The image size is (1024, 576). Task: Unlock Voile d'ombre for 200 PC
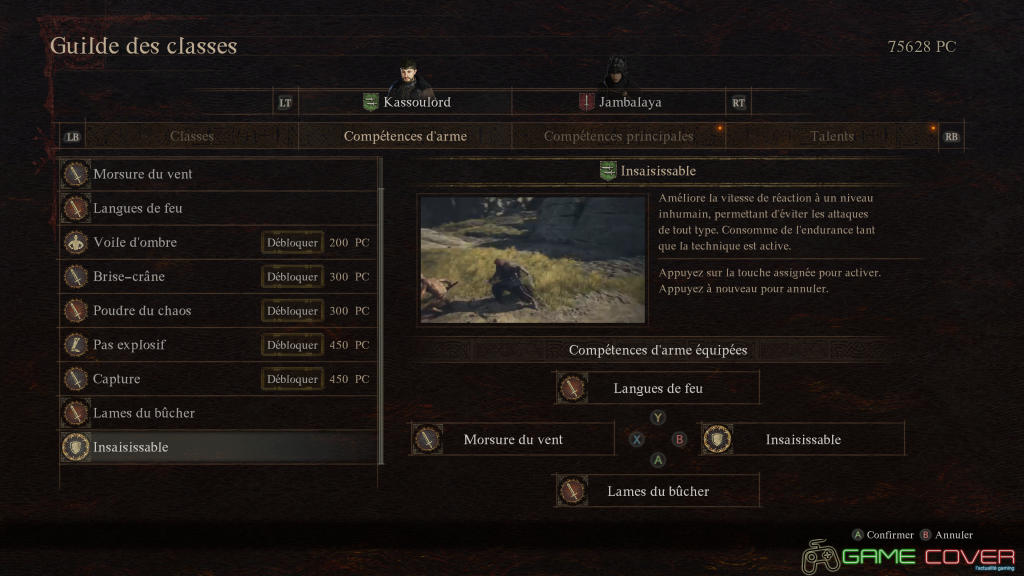(x=292, y=243)
